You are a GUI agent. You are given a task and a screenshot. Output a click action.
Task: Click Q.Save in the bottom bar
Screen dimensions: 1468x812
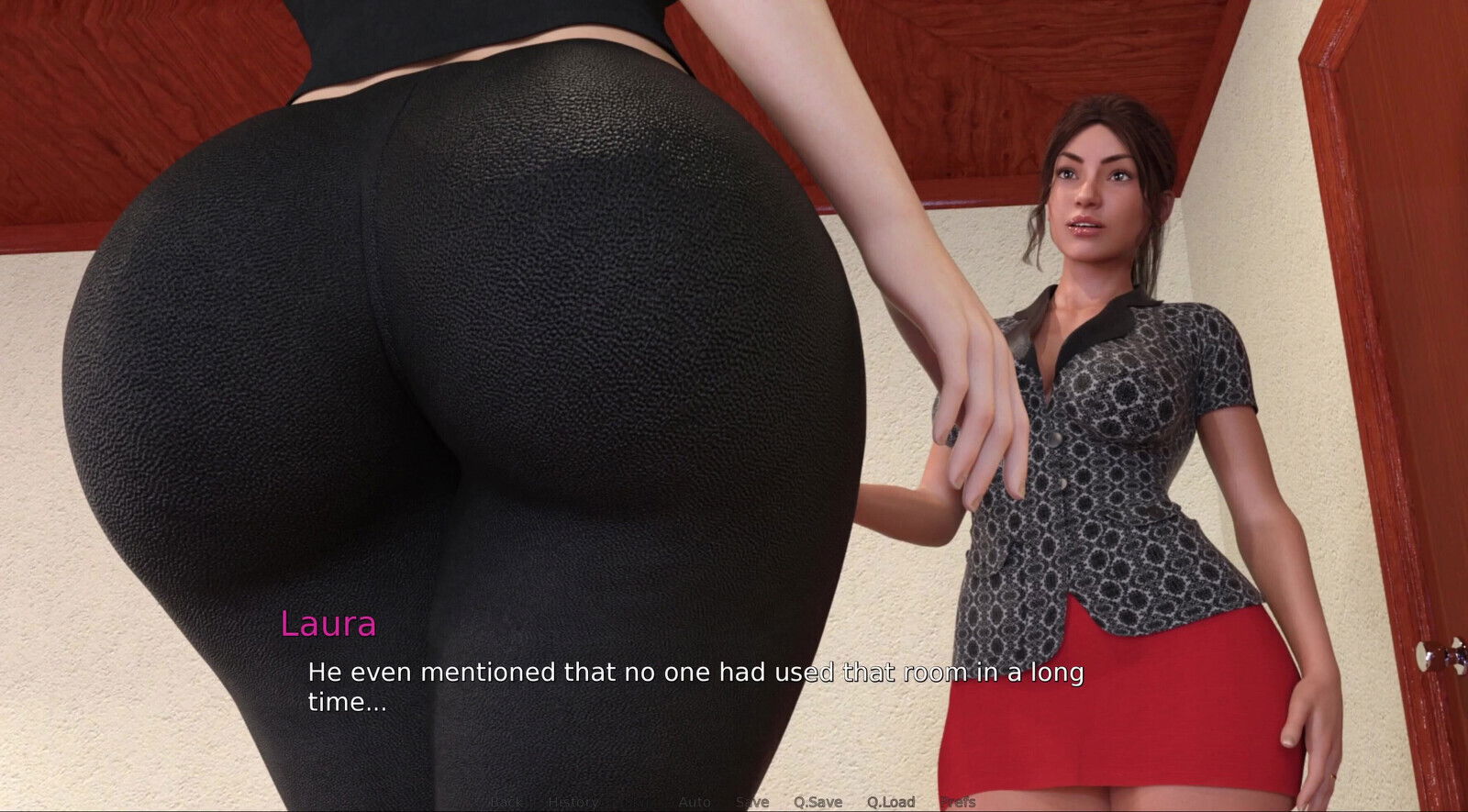click(x=819, y=800)
